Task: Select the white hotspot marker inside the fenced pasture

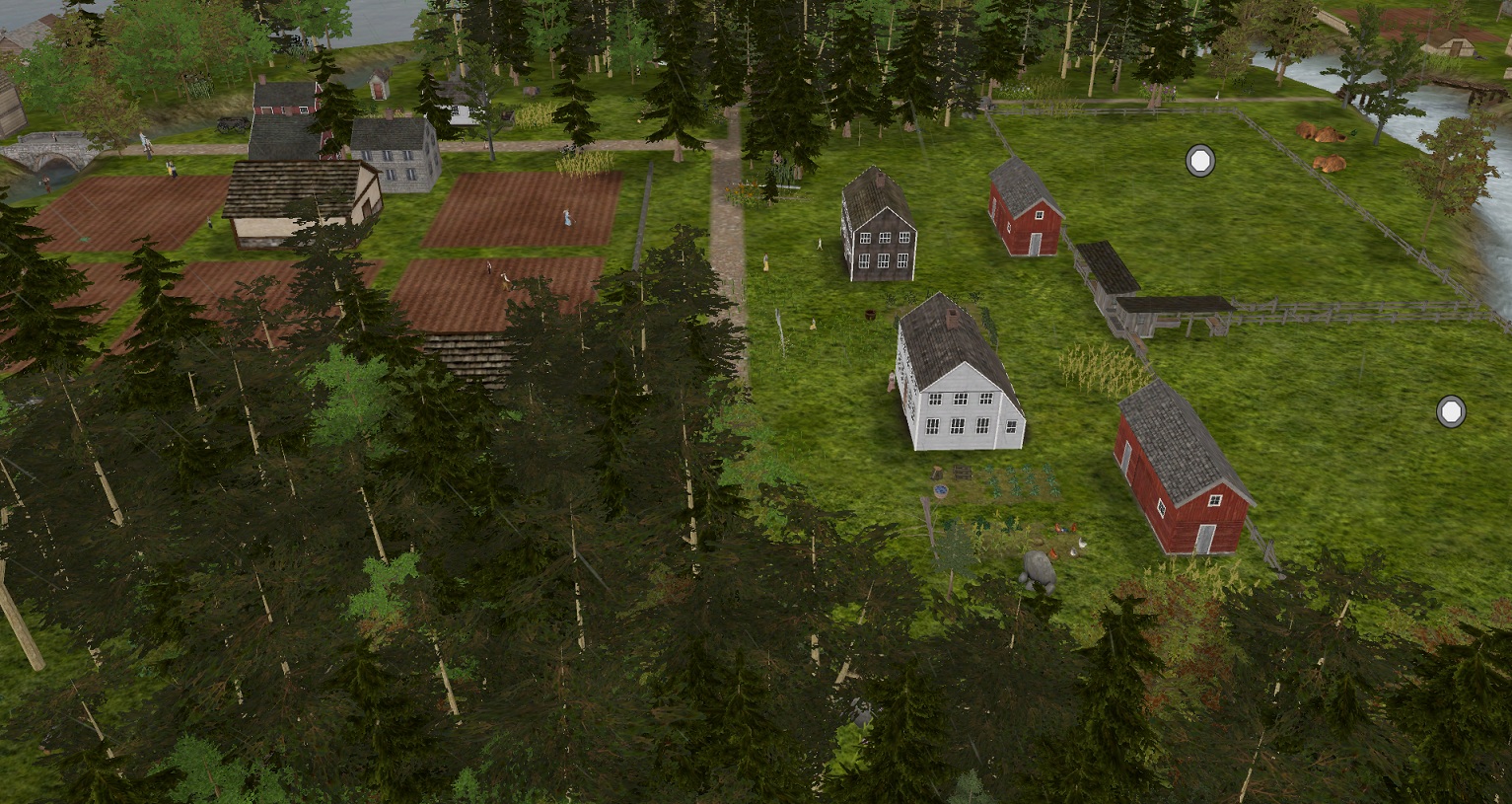Action: [1199, 161]
